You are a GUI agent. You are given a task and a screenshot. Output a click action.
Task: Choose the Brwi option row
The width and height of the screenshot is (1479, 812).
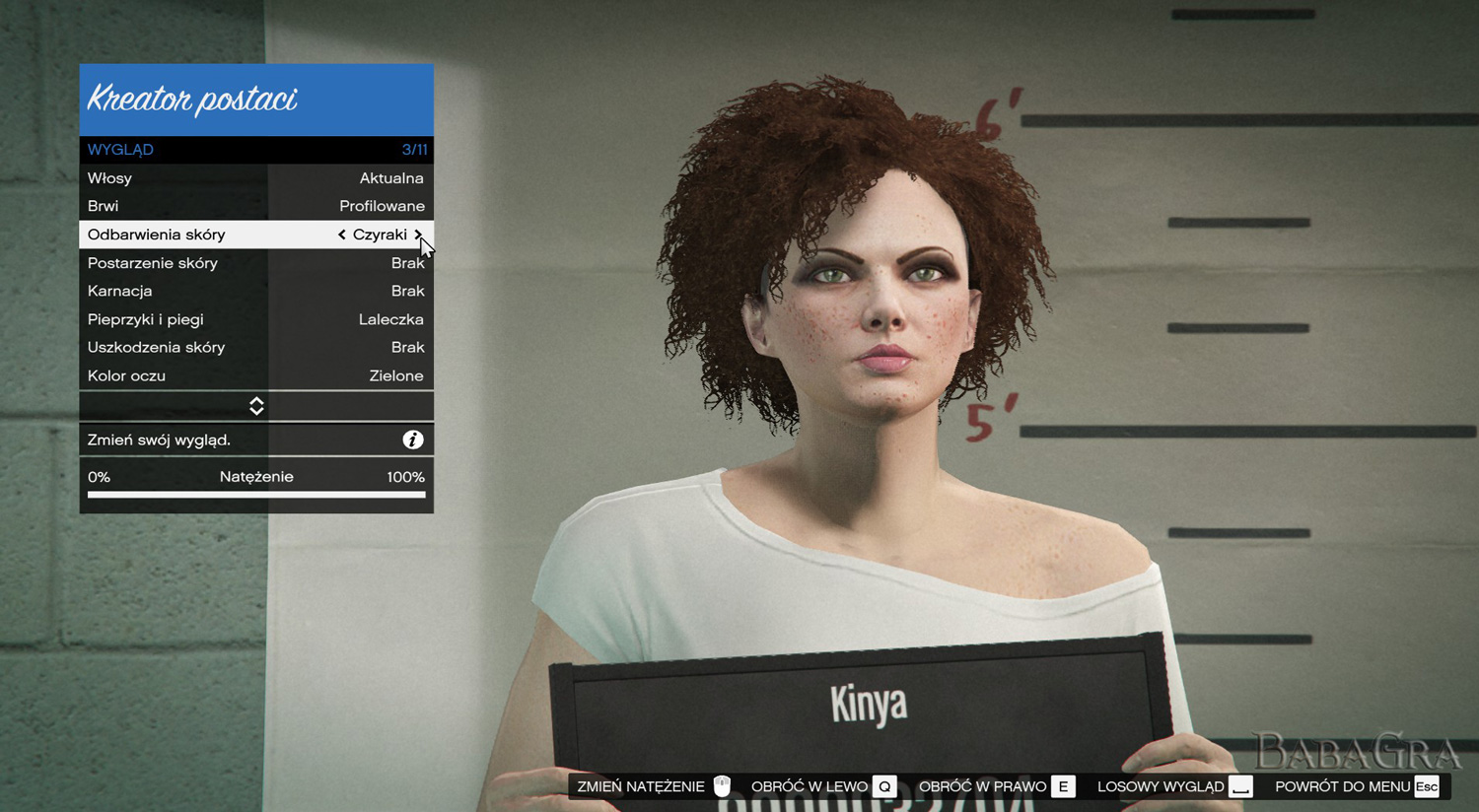point(255,206)
